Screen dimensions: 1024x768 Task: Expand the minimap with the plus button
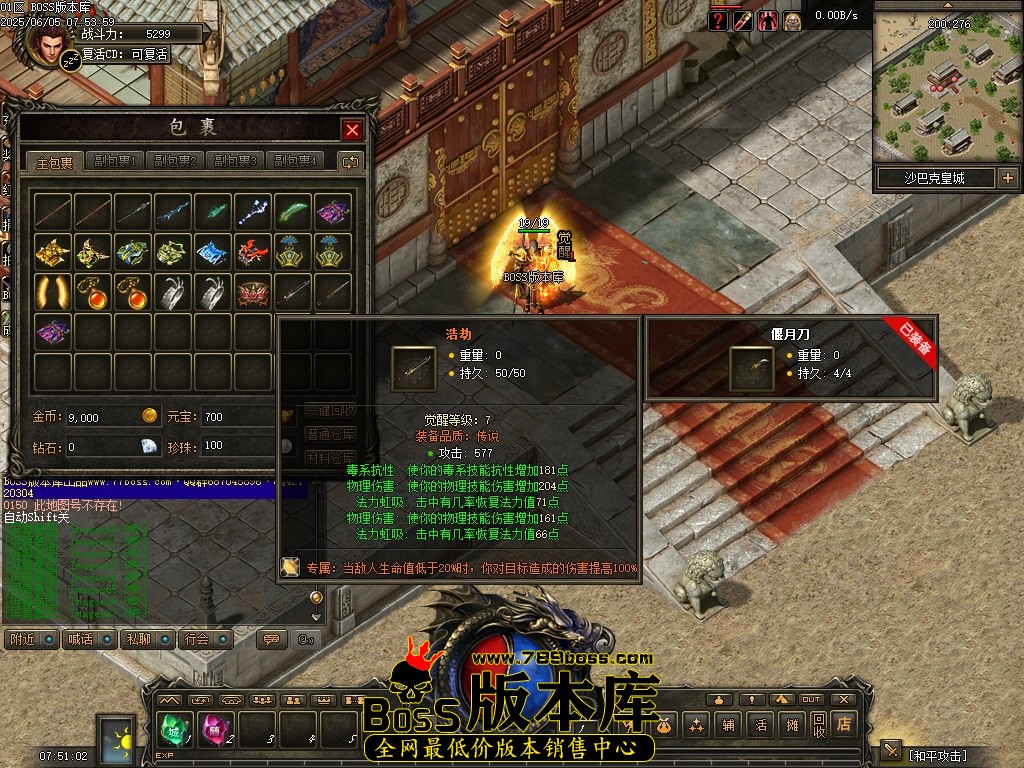[x=1007, y=178]
